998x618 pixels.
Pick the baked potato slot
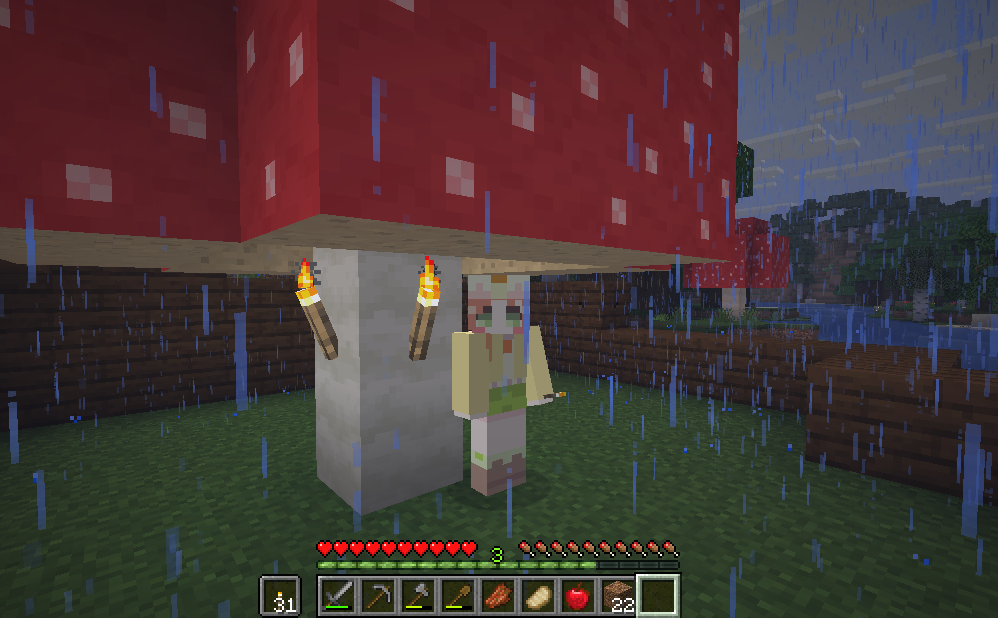[539, 596]
